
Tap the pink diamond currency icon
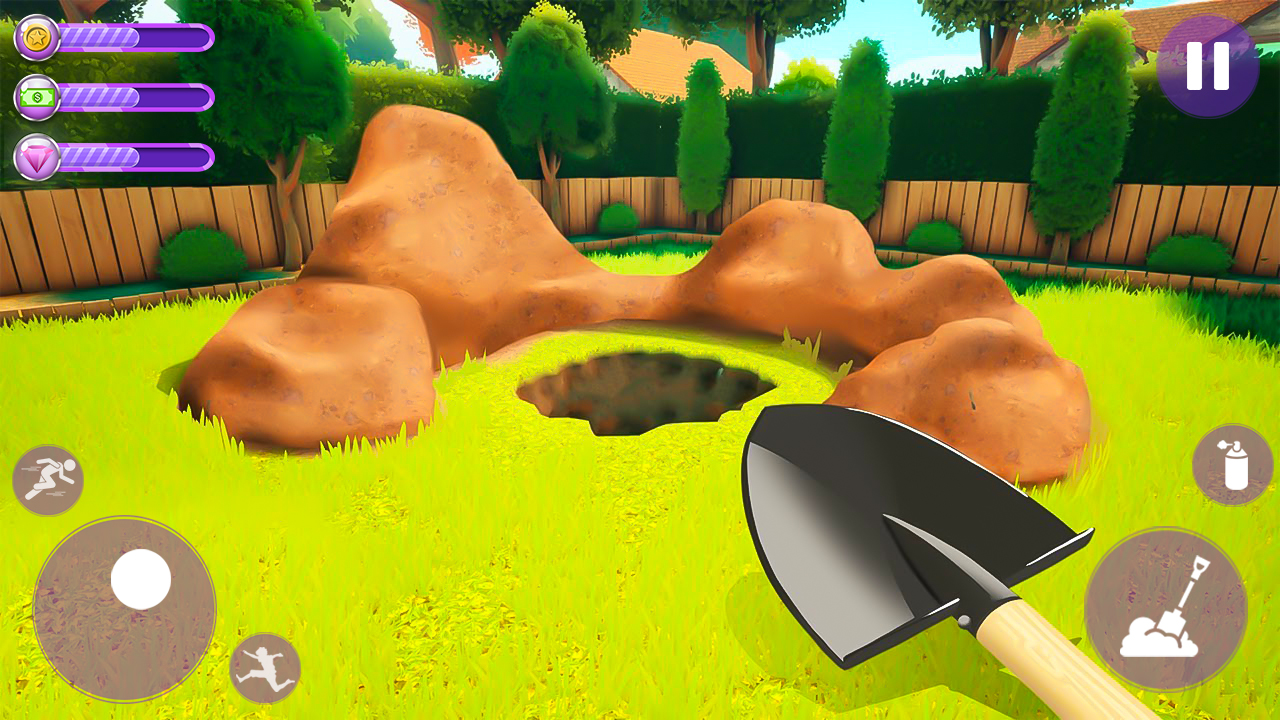(36, 156)
